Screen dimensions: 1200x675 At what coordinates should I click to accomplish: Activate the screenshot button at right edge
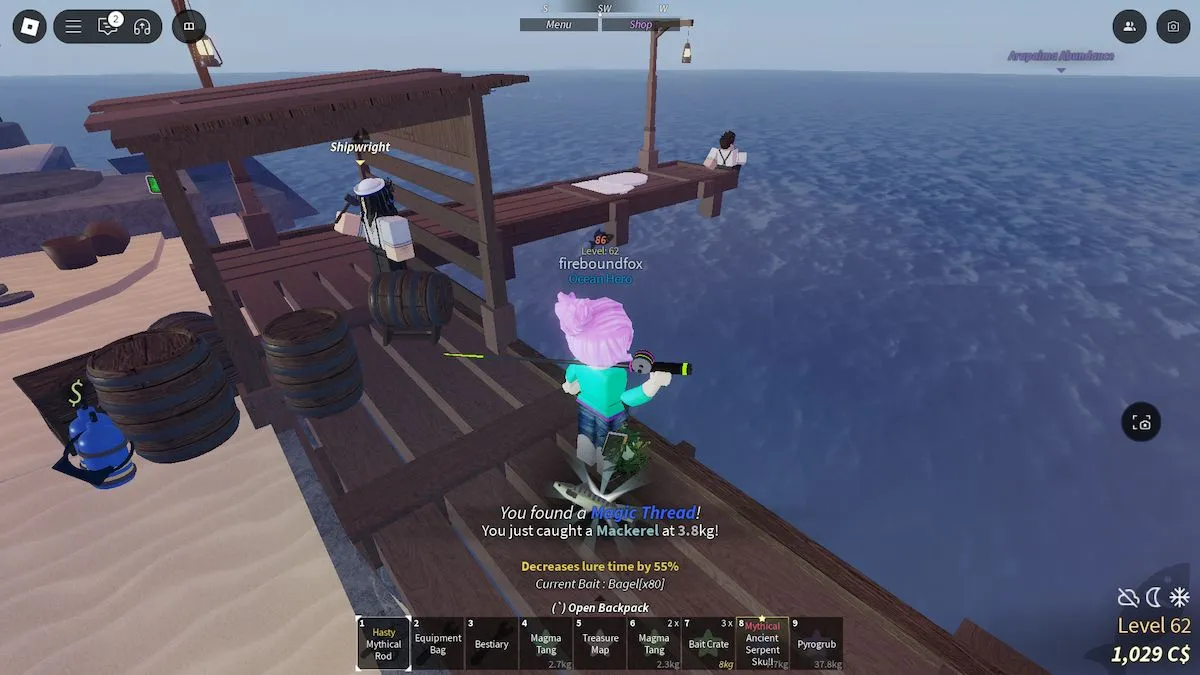point(1141,423)
